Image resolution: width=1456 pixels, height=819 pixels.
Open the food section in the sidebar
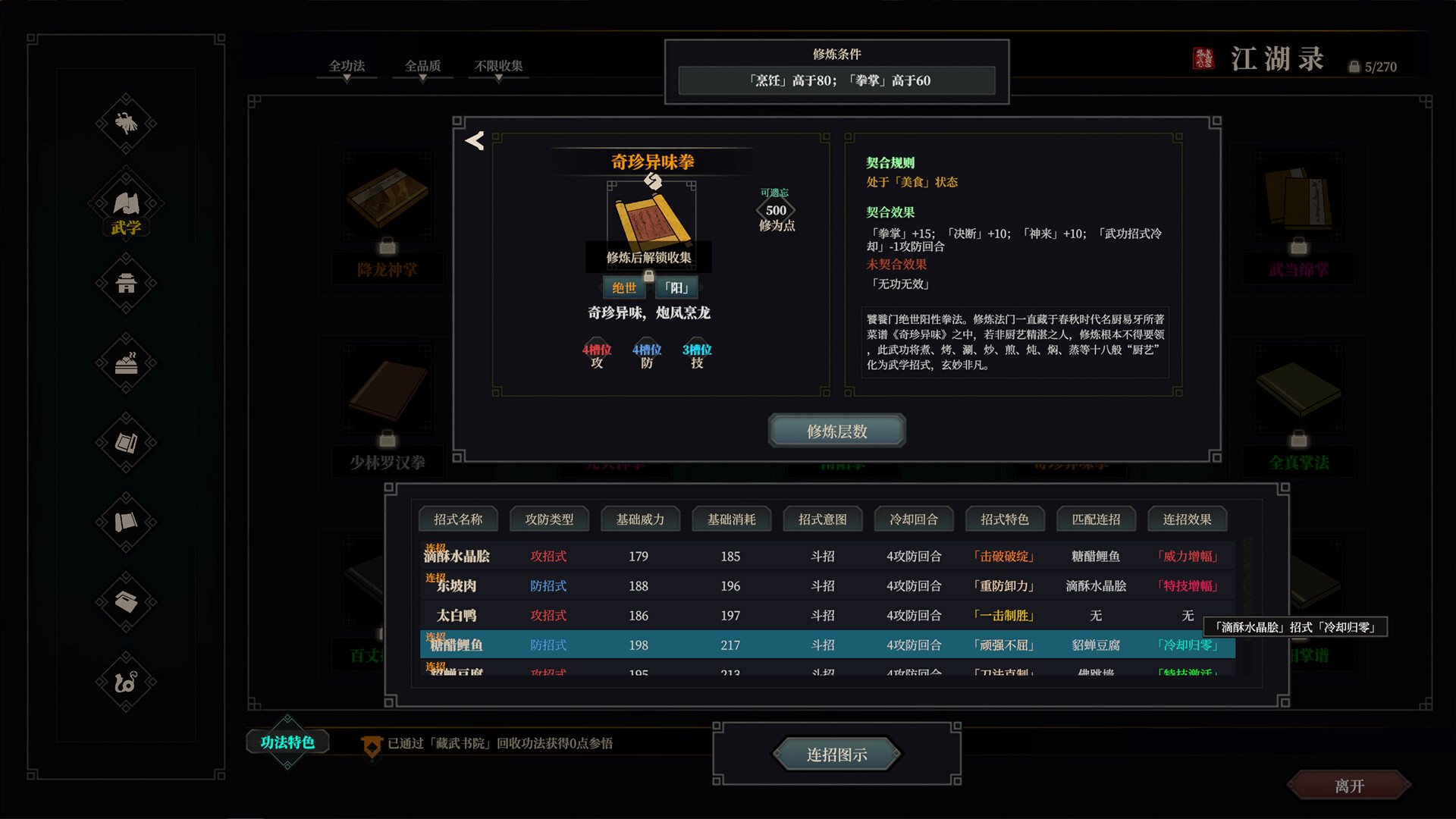coord(126,364)
